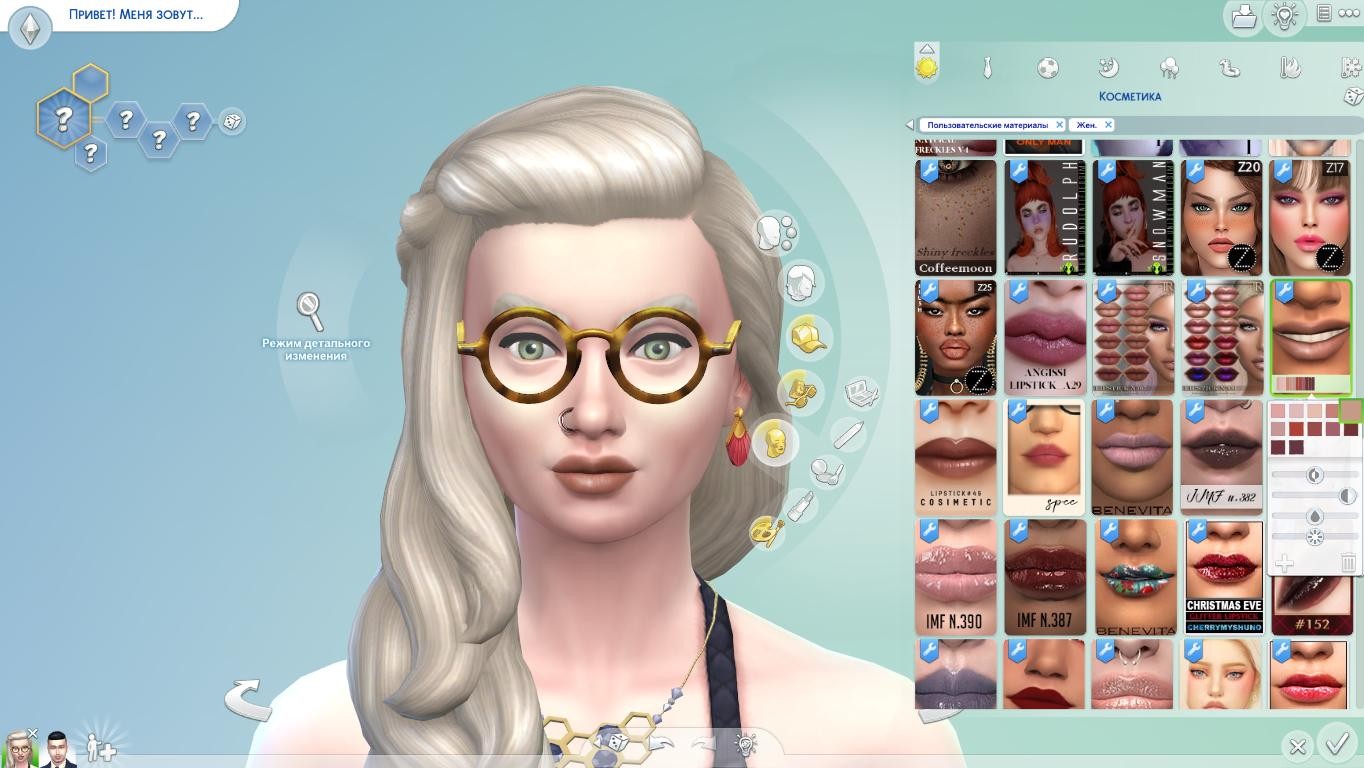Choose the Angissi Lipstick A29 thumbnail

point(1044,338)
